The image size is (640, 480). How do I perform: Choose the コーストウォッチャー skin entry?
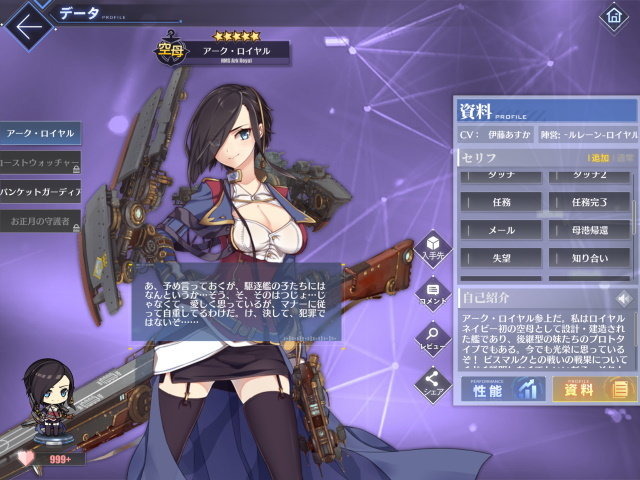[40, 161]
